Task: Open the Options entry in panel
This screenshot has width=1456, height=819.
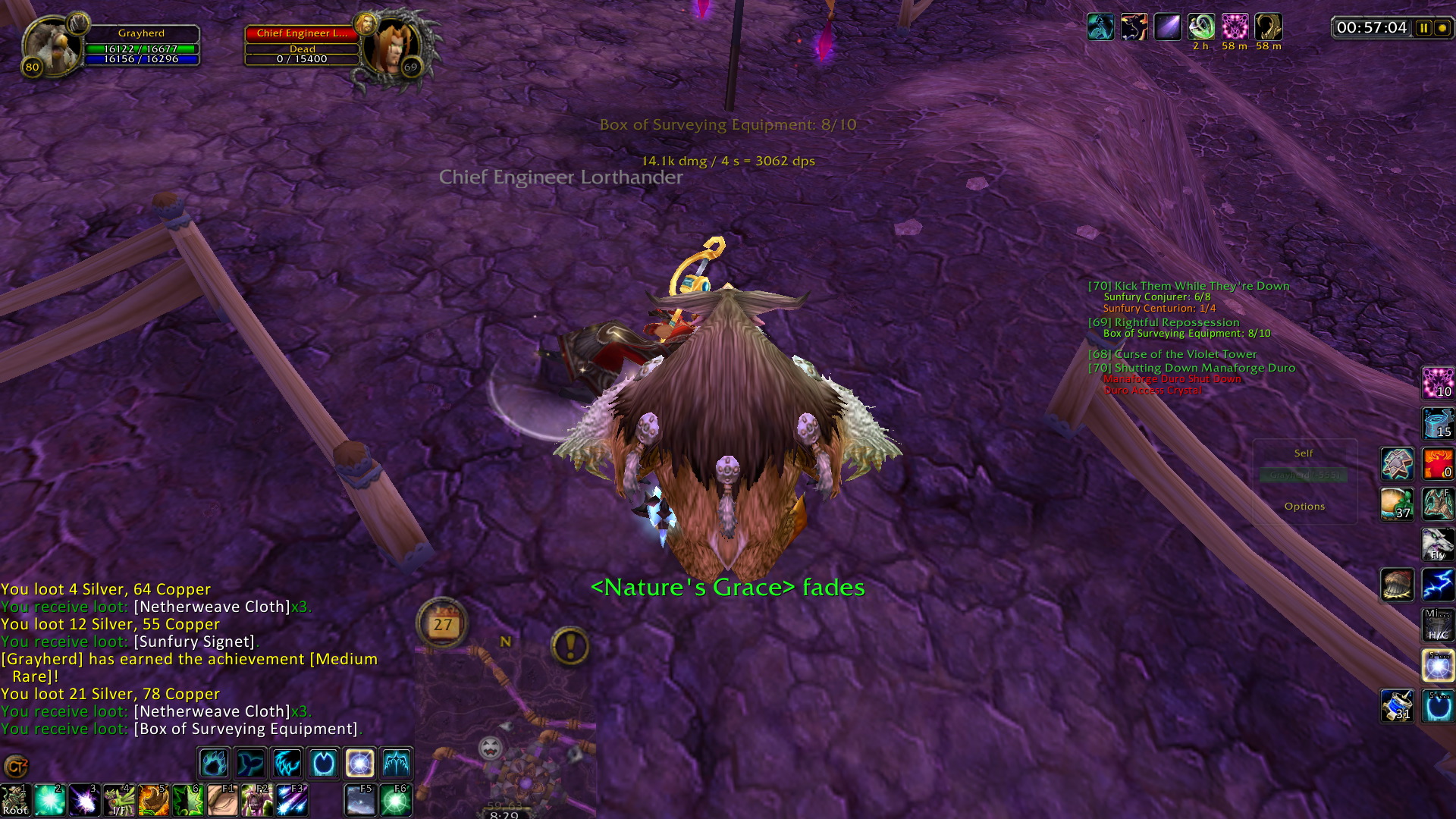Action: [1304, 507]
